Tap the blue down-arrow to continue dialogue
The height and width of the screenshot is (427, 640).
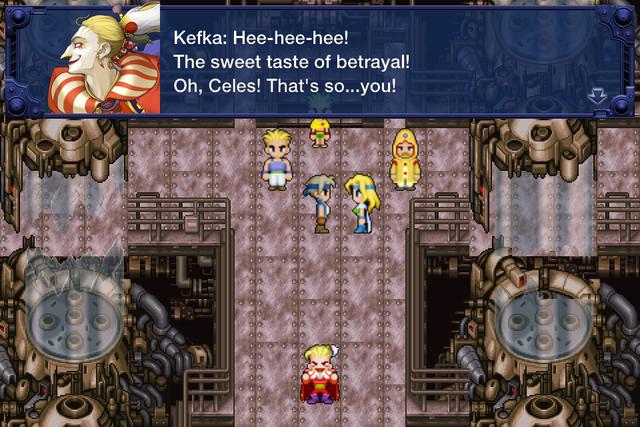click(598, 96)
